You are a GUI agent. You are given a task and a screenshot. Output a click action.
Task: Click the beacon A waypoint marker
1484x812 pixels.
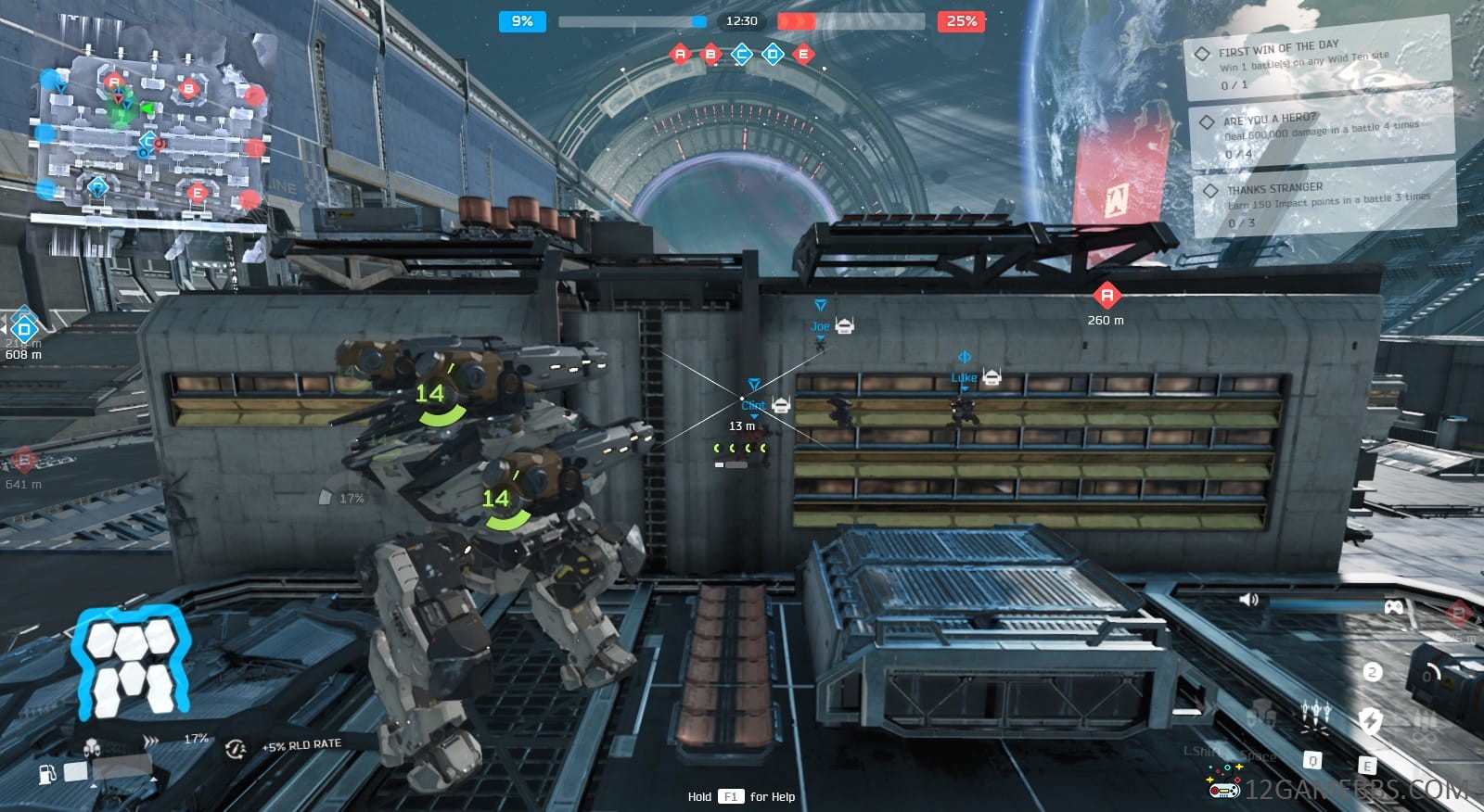point(1106,297)
